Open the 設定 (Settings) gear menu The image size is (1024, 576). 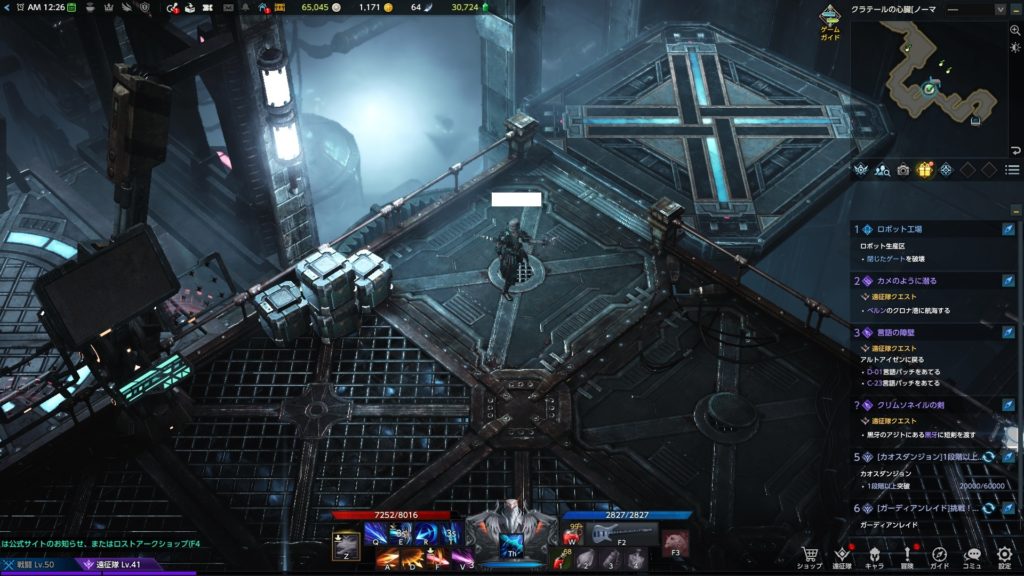[1005, 555]
